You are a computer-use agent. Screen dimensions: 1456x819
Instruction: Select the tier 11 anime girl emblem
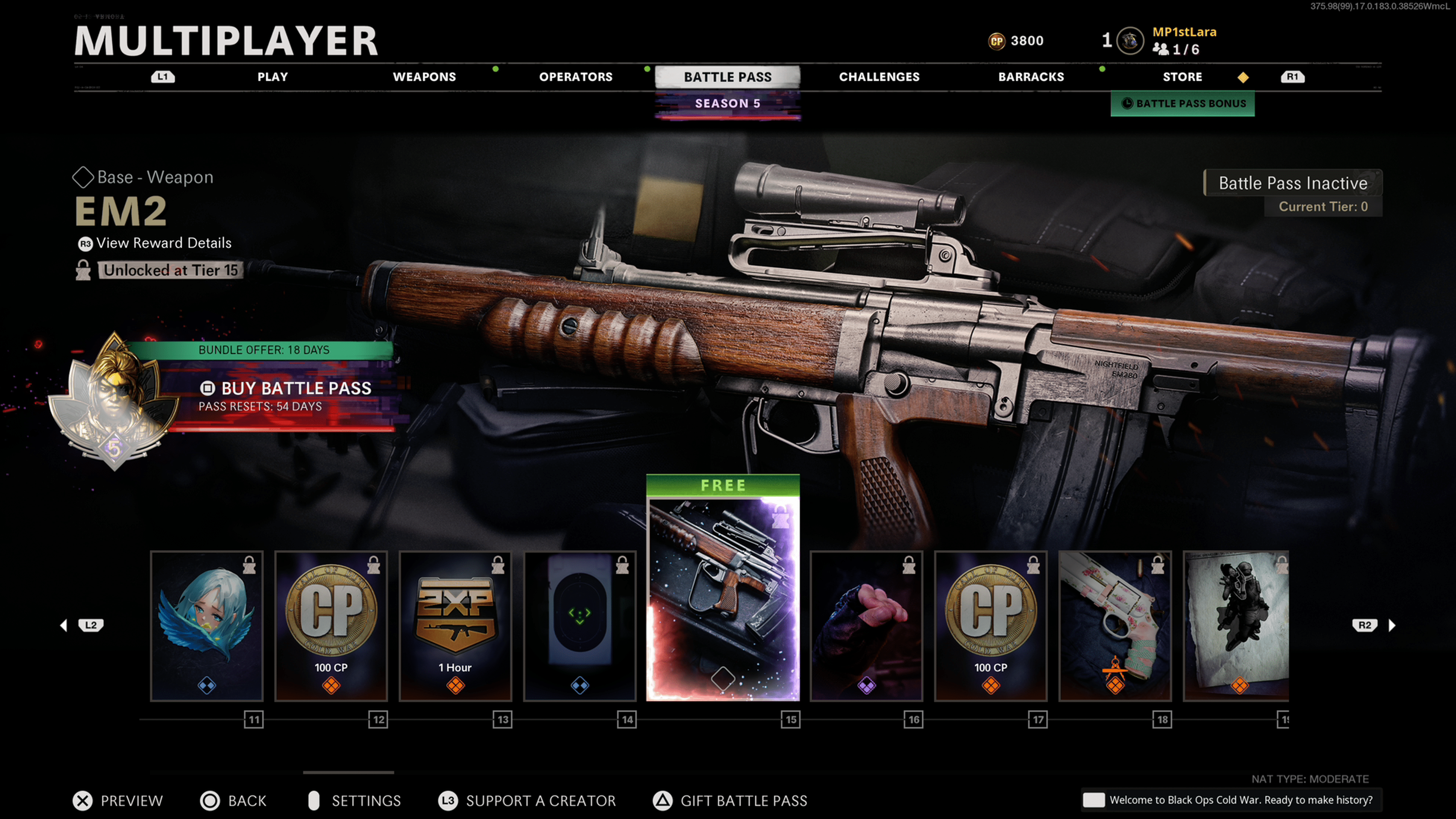coord(207,626)
